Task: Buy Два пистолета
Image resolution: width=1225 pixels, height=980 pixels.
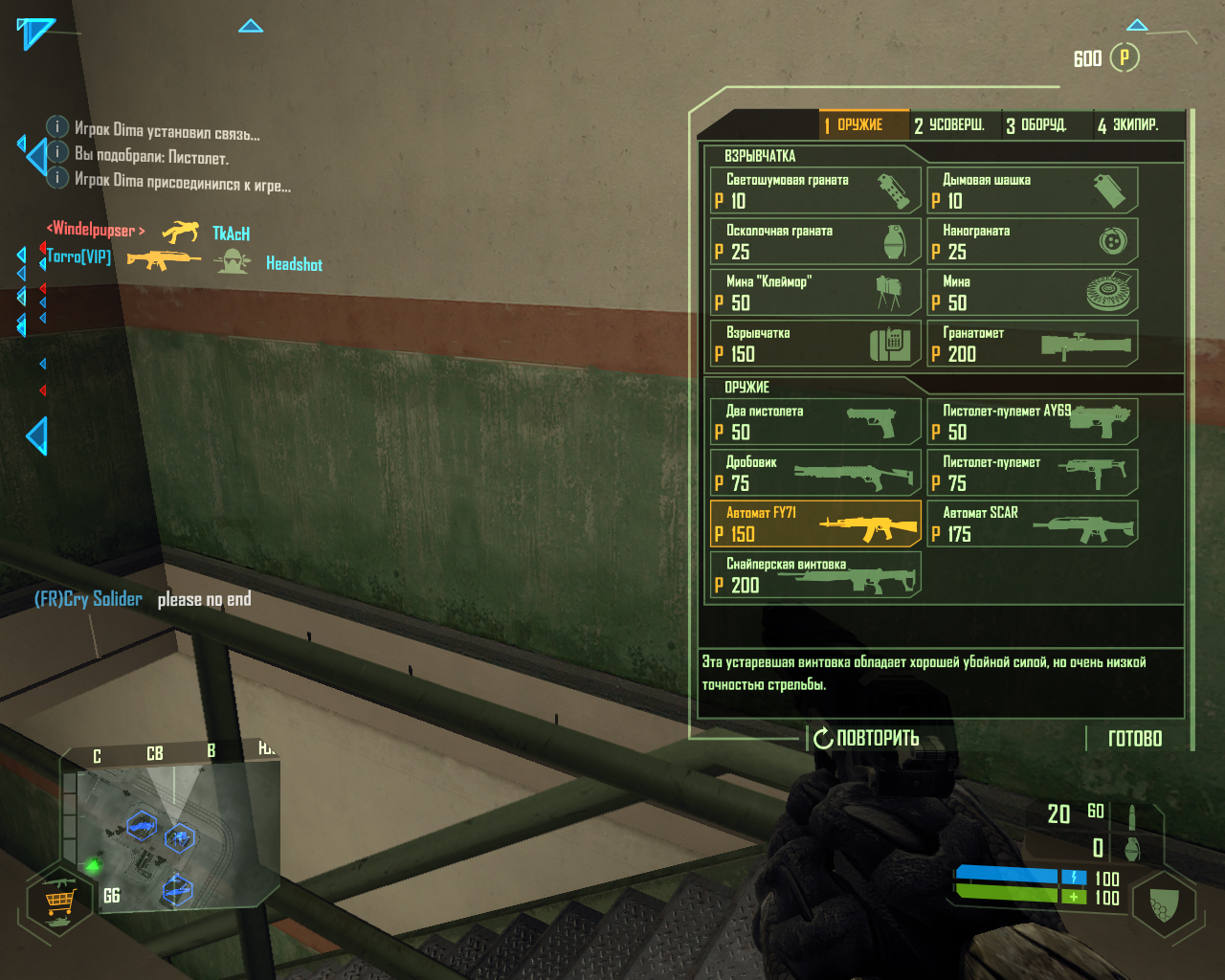Action: pos(814,422)
